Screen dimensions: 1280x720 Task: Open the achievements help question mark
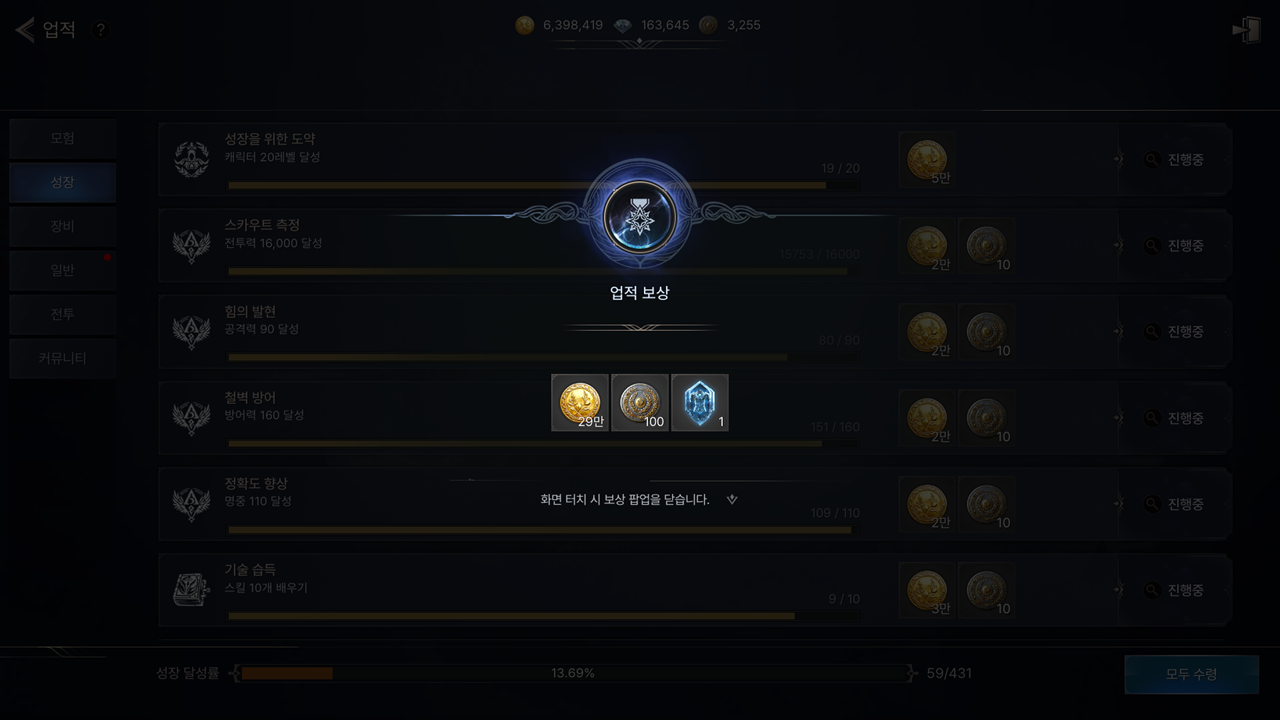[100, 30]
